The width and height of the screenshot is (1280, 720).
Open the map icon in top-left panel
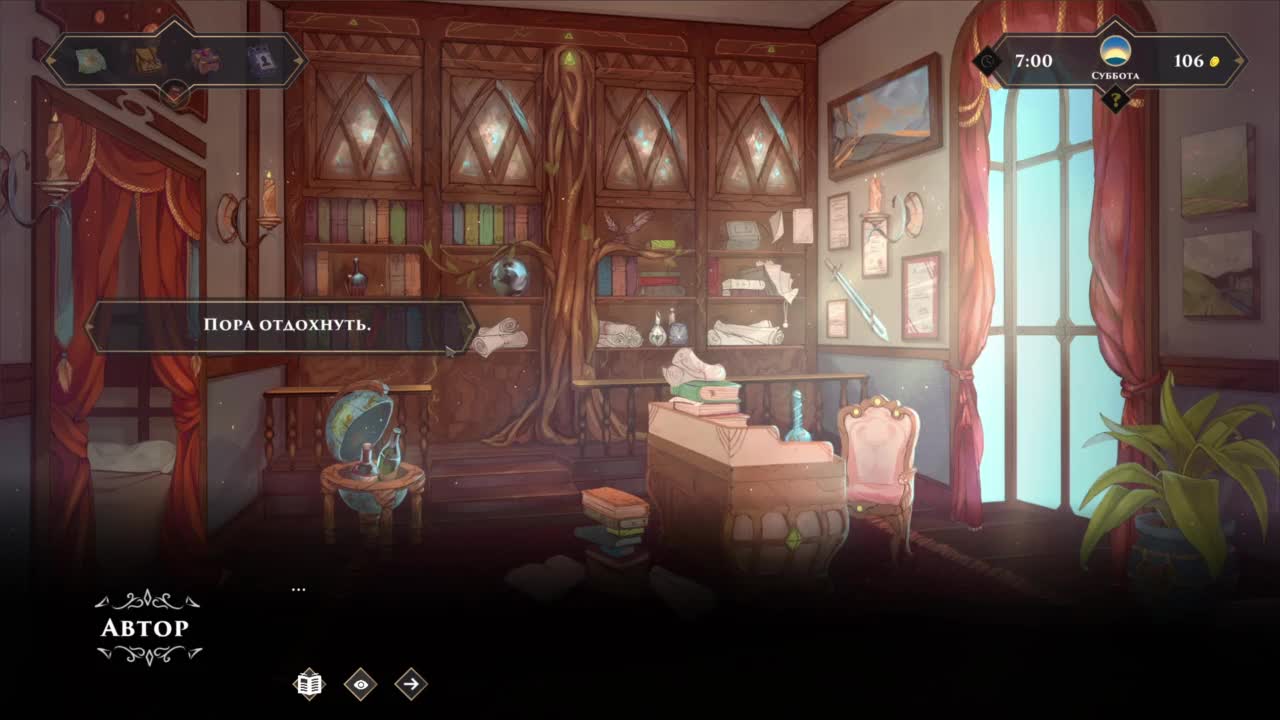[92, 61]
